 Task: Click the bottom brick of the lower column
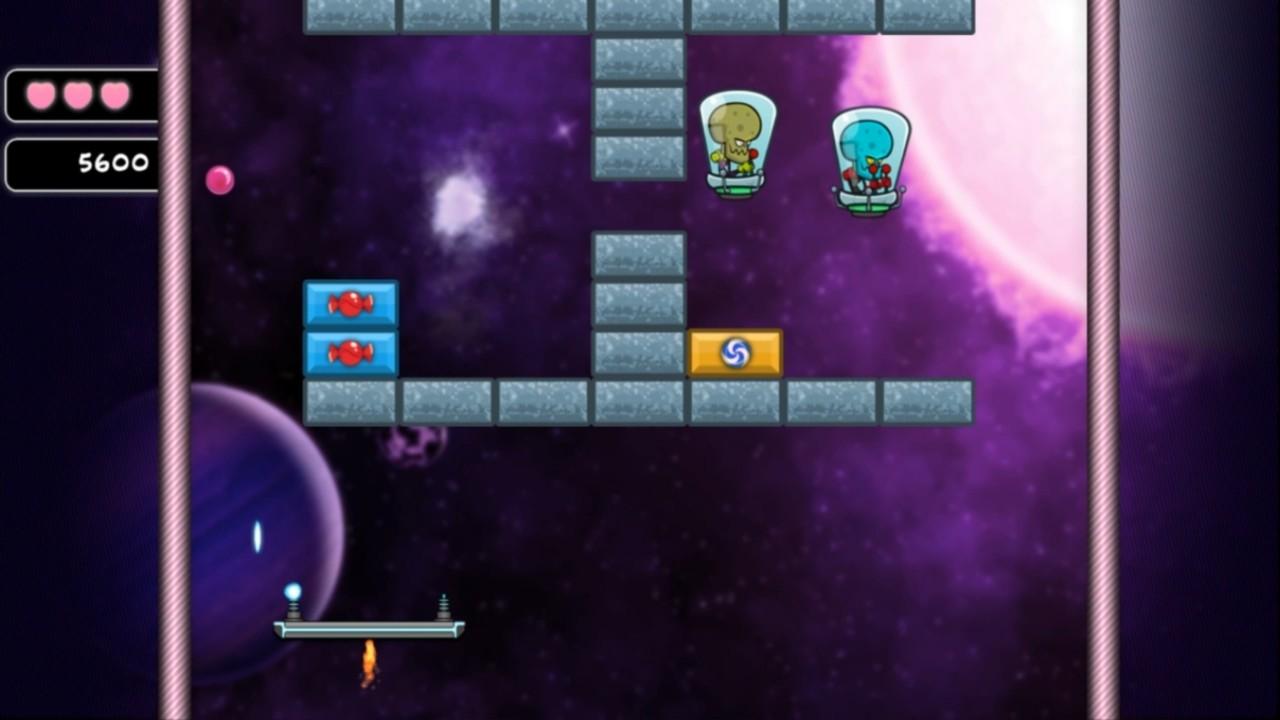click(x=638, y=353)
